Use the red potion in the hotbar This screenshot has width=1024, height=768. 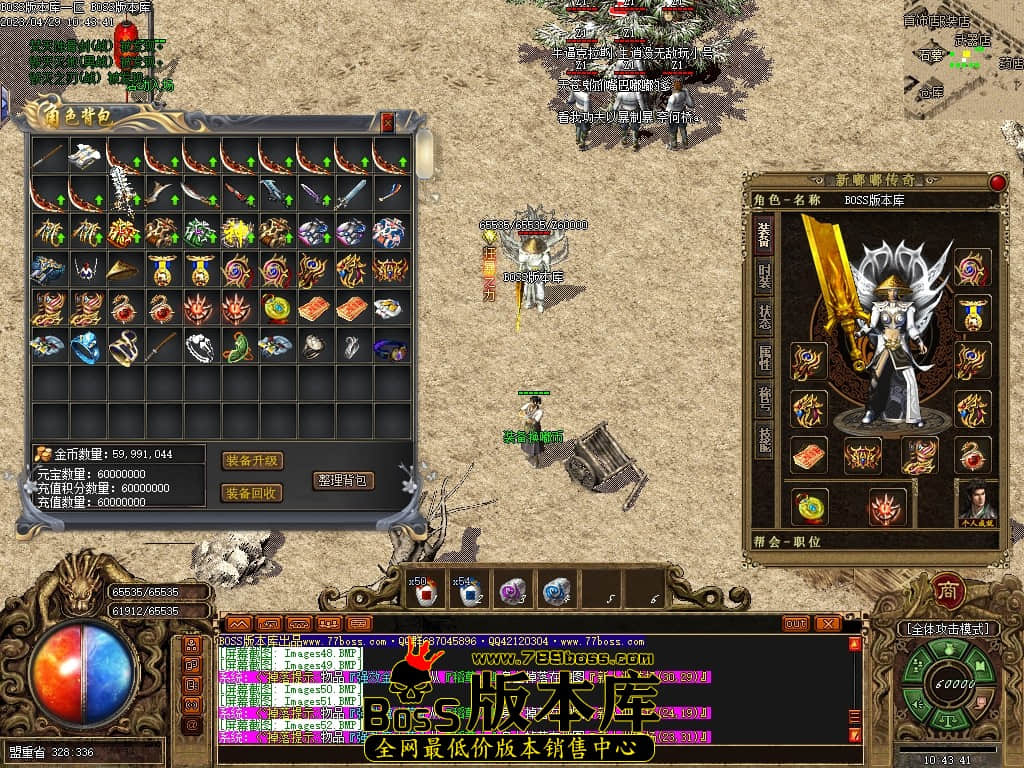(422, 593)
